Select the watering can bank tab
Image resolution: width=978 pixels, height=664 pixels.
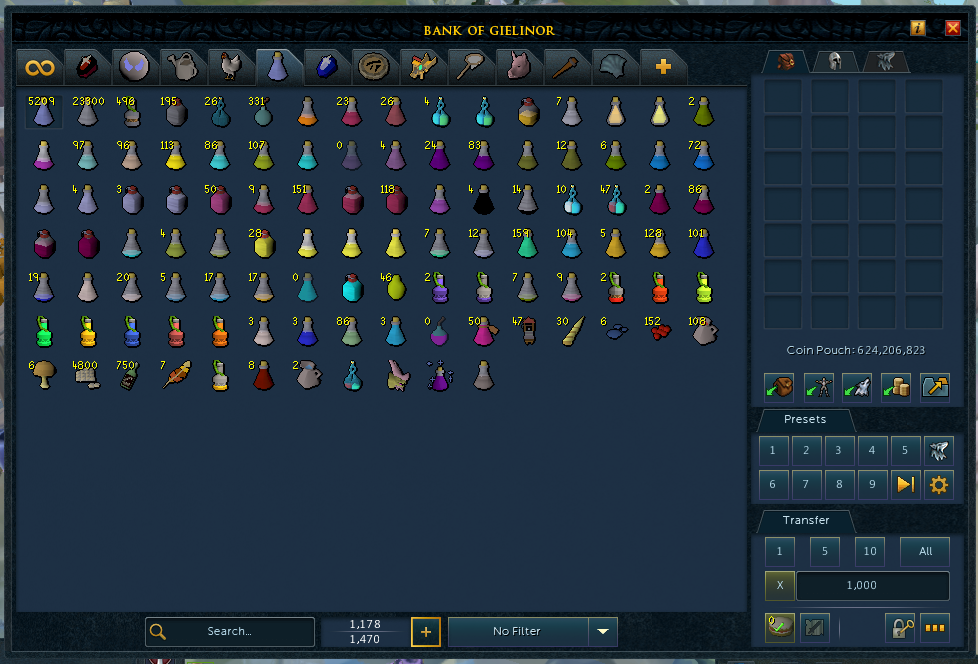click(x=182, y=67)
